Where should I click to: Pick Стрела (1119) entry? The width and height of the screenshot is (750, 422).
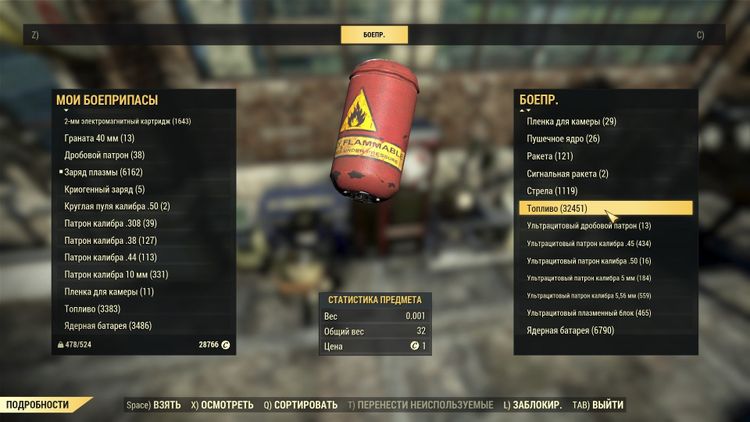[552, 190]
